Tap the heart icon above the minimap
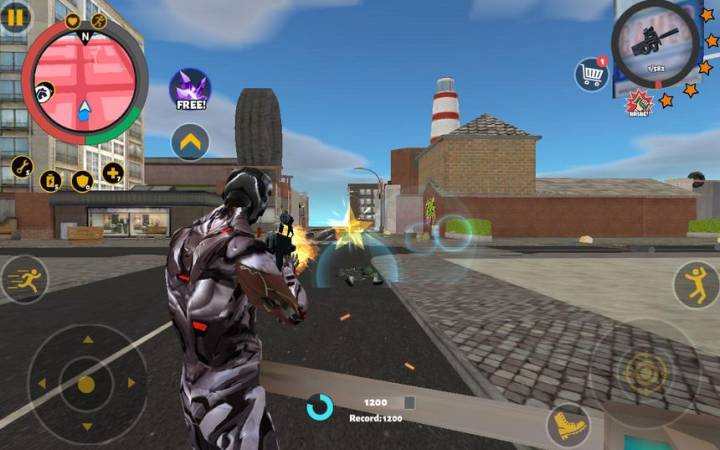Image resolution: width=720 pixels, height=450 pixels. [x=73, y=20]
